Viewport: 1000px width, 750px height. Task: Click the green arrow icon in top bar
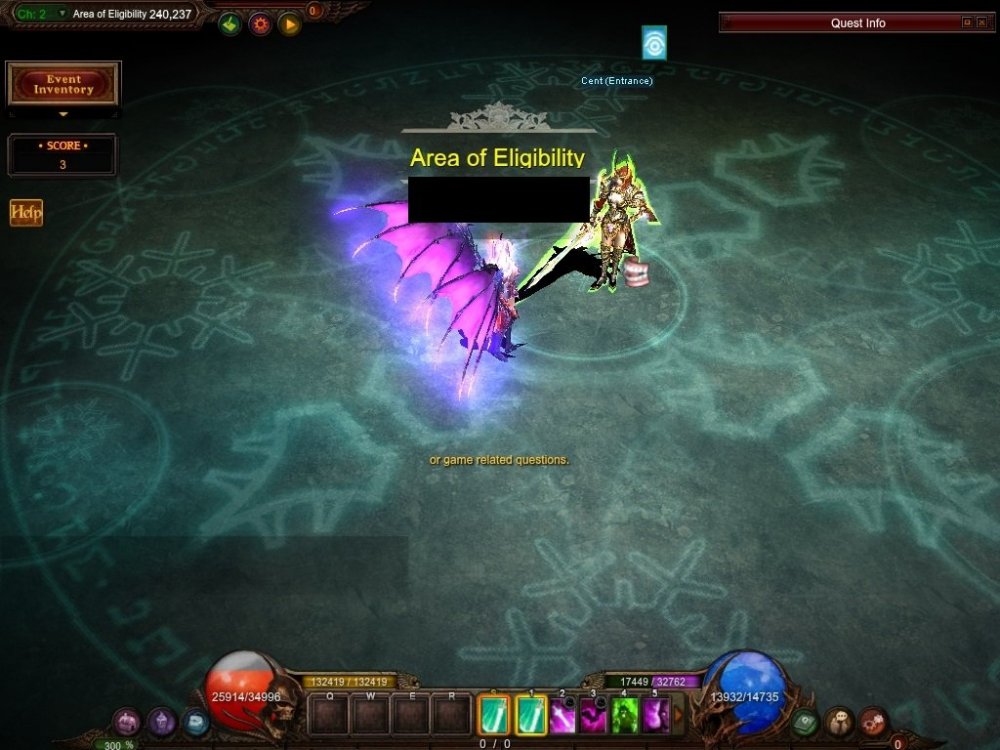(230, 23)
